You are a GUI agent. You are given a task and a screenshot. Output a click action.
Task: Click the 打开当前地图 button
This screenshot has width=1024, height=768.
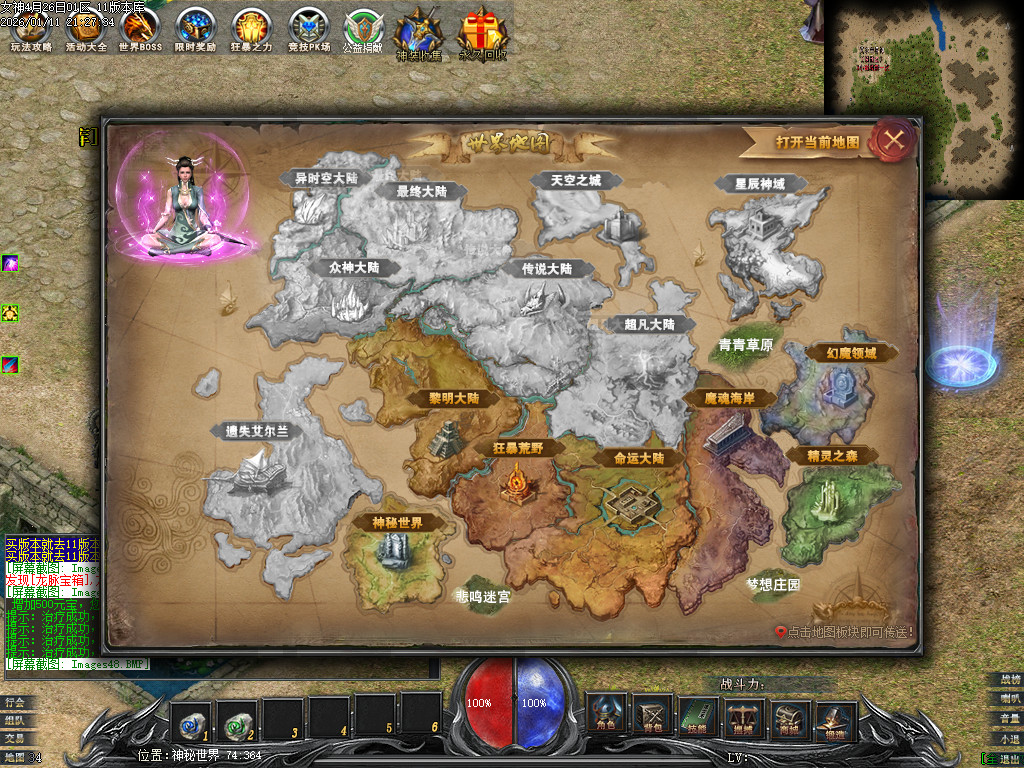(817, 142)
